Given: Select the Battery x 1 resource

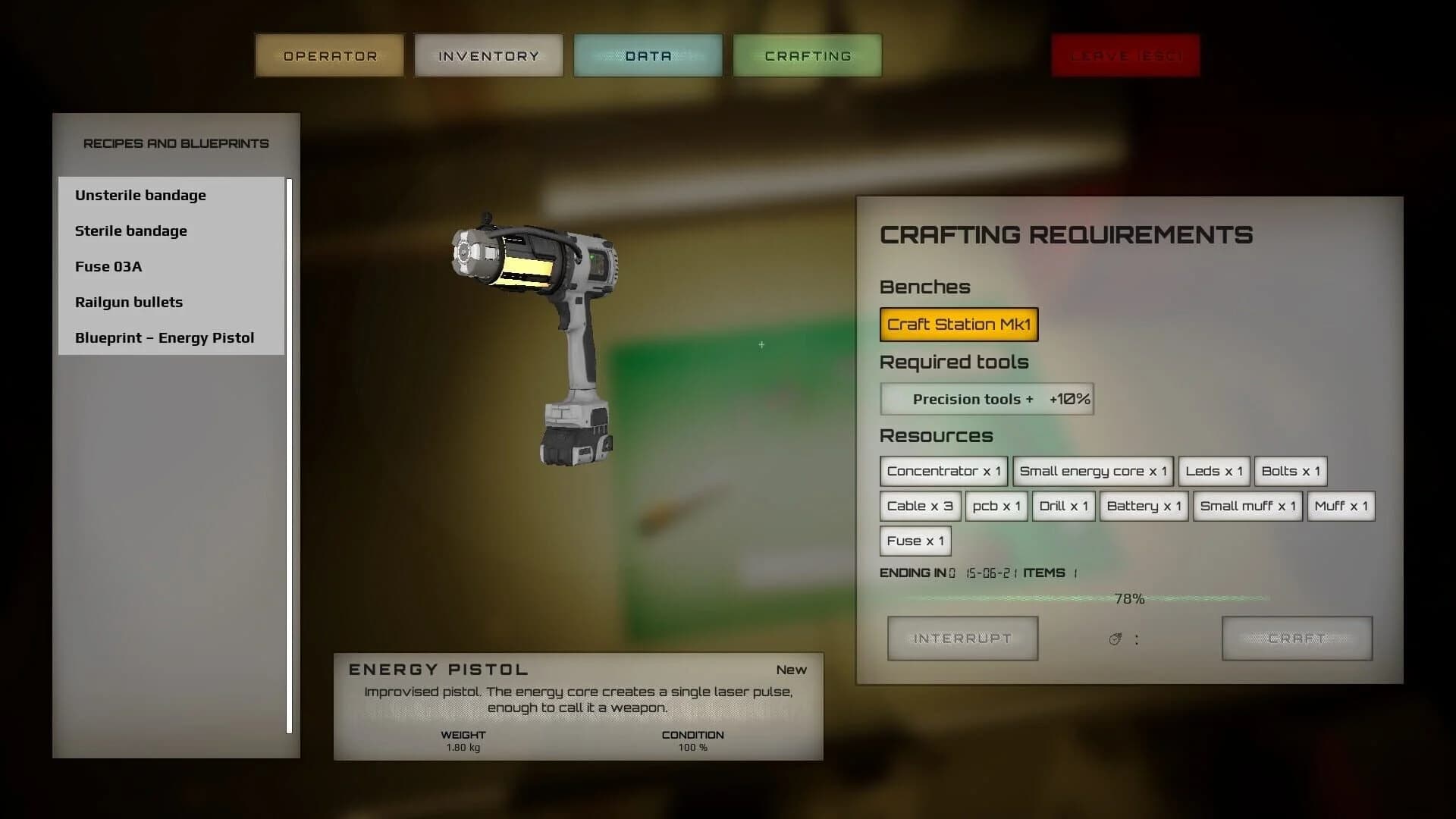Looking at the screenshot, I should (x=1144, y=506).
